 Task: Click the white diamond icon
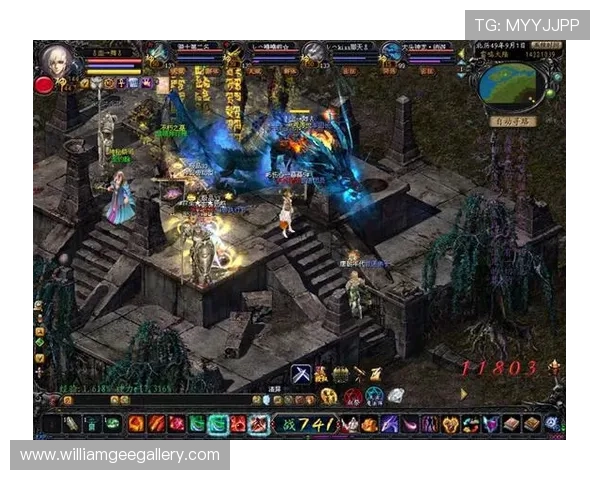[396, 395]
